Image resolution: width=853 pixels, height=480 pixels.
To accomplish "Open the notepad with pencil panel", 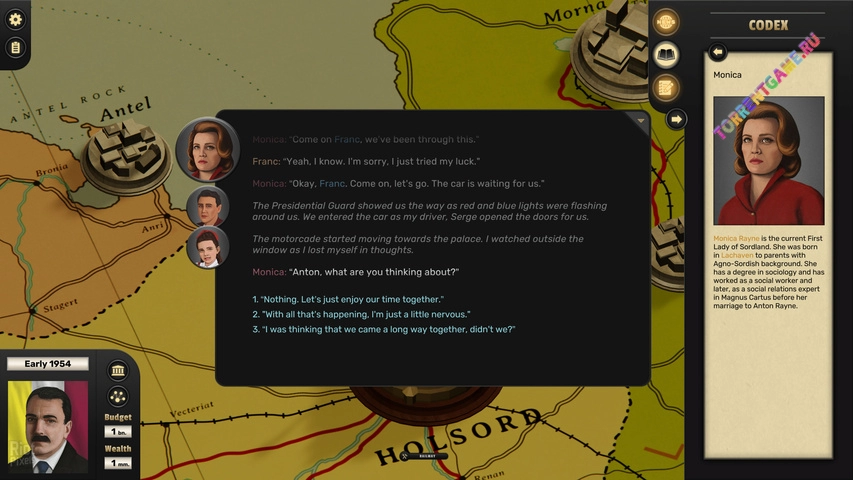I will pyautogui.click(x=666, y=87).
